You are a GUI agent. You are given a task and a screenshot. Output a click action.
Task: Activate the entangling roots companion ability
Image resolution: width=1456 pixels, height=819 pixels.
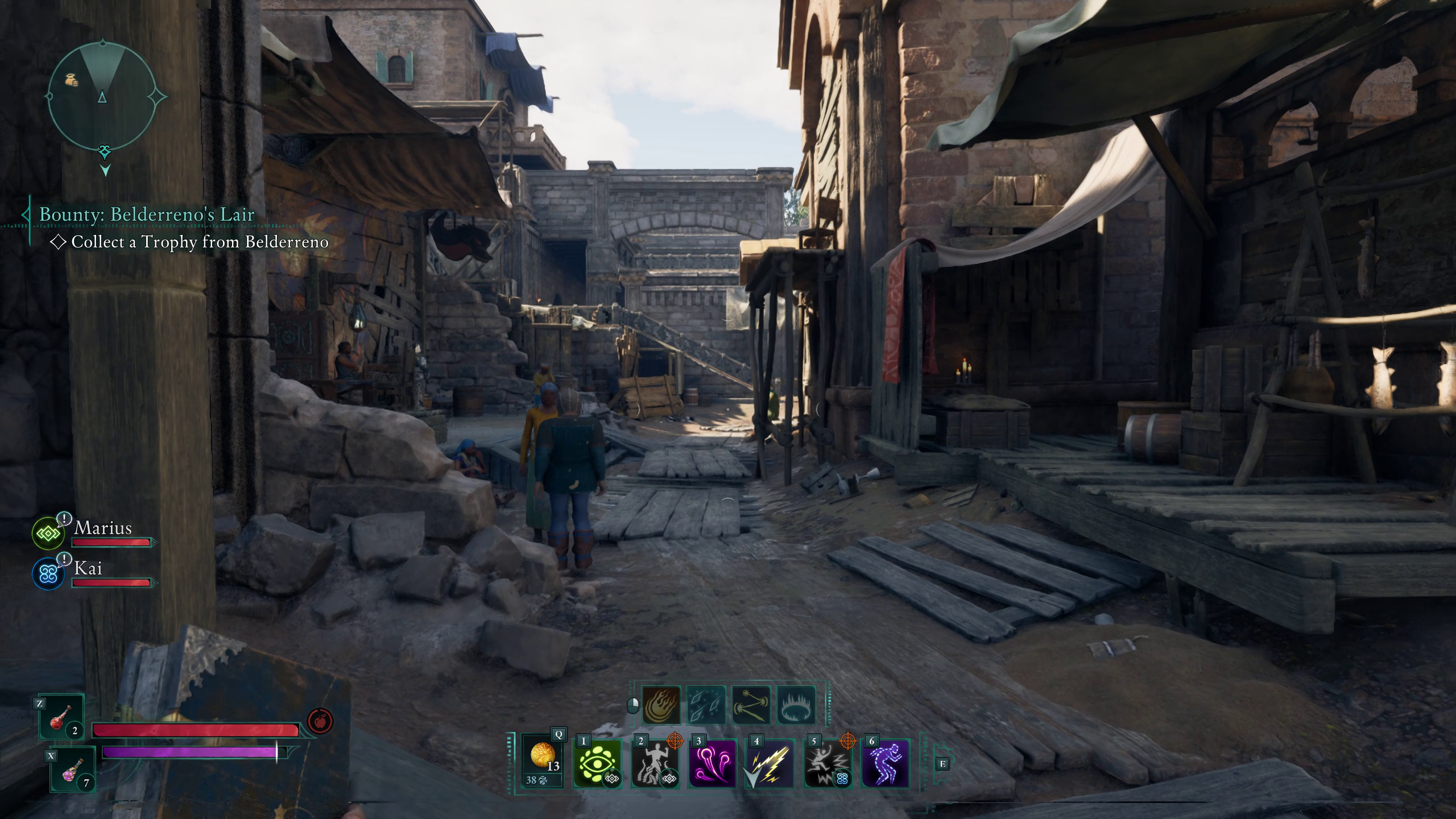coord(655,763)
